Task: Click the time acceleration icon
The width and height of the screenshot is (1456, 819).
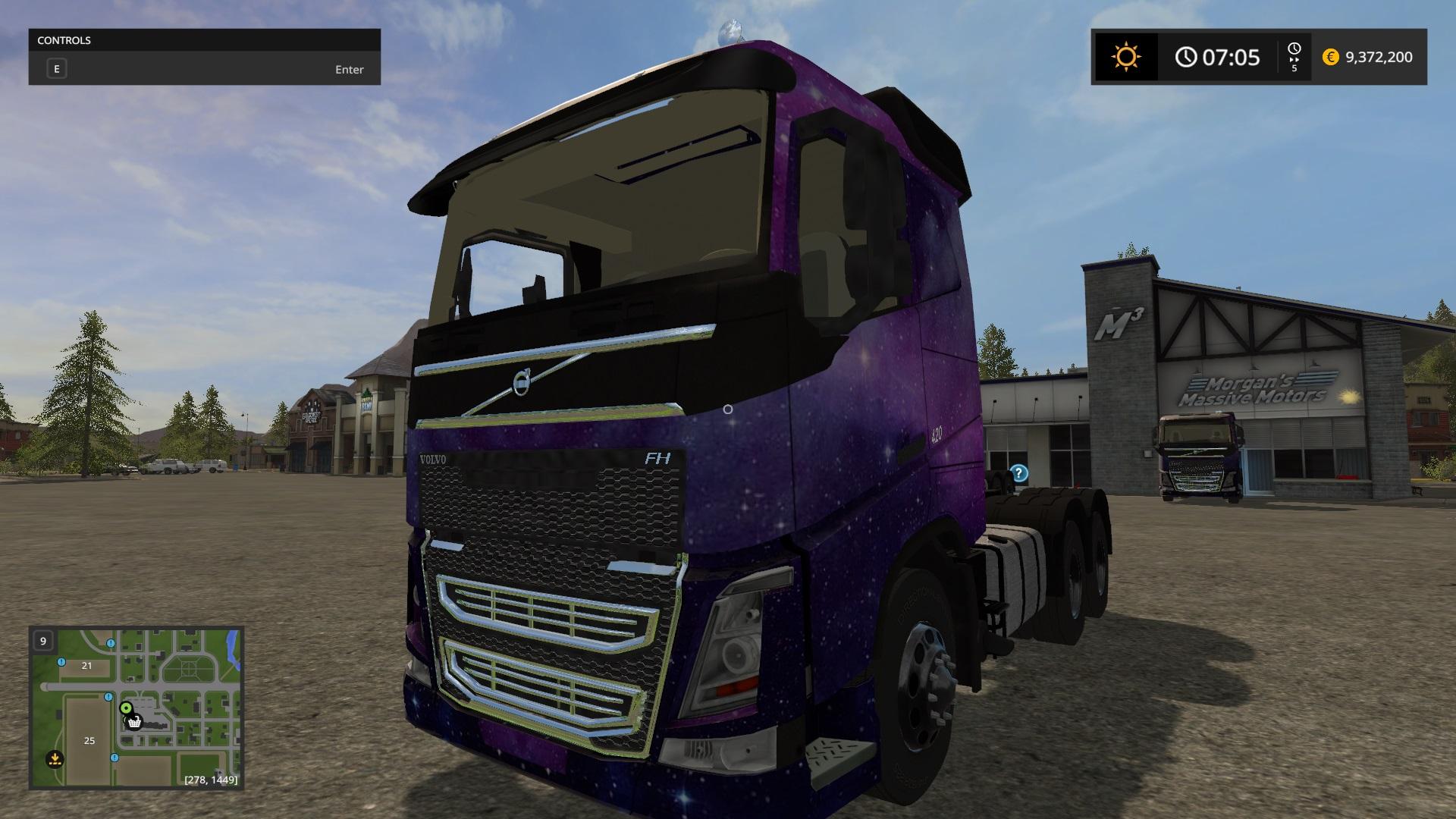Action: click(x=1294, y=57)
